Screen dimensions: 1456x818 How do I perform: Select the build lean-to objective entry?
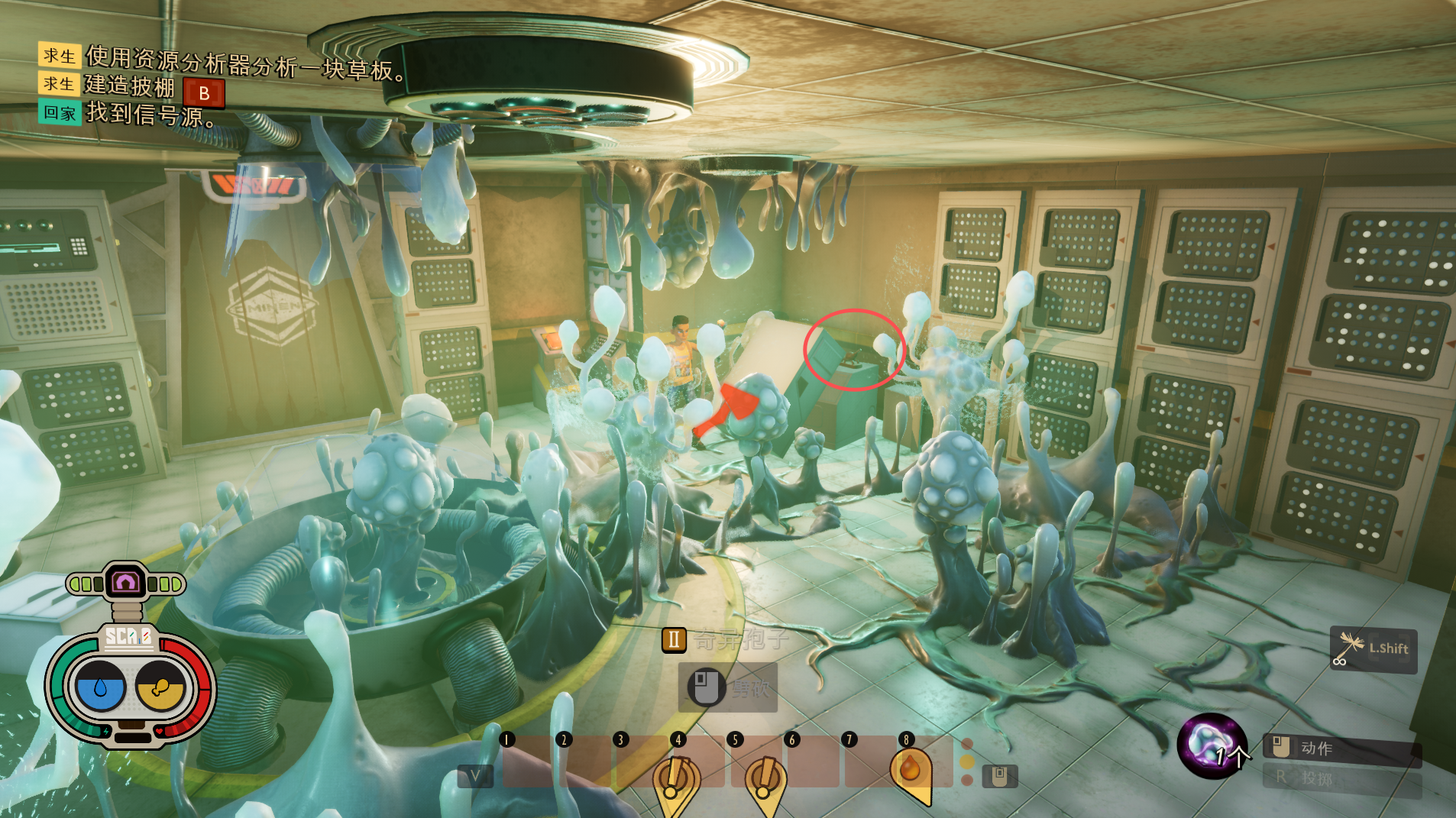130,86
